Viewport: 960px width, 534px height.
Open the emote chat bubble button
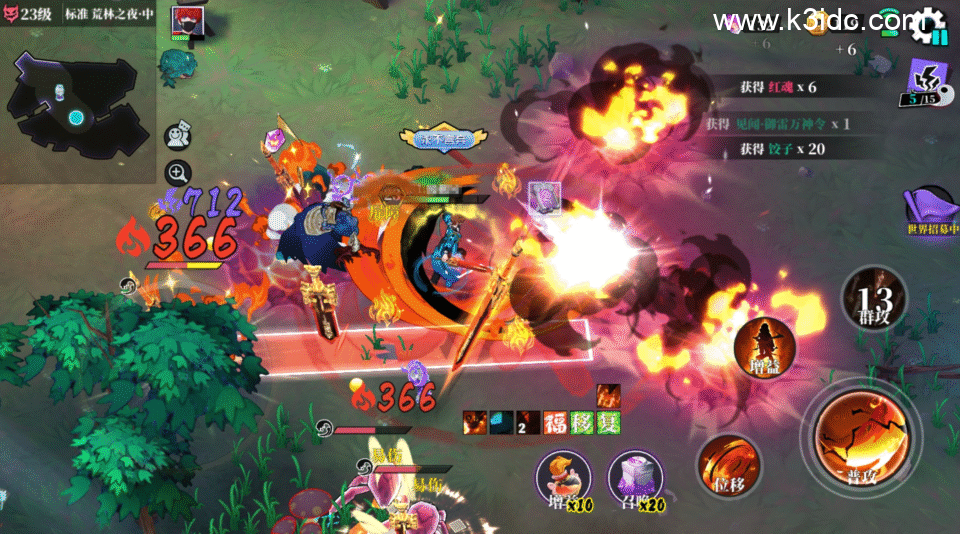(178, 134)
